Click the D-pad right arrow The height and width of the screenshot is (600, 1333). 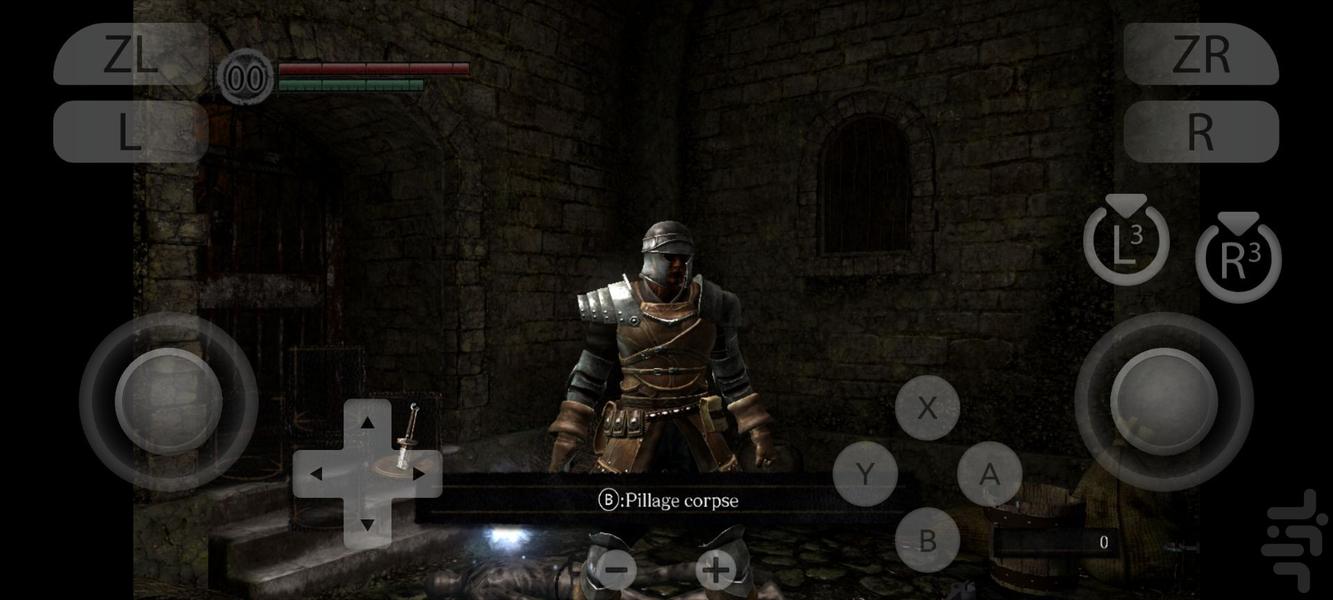419,473
